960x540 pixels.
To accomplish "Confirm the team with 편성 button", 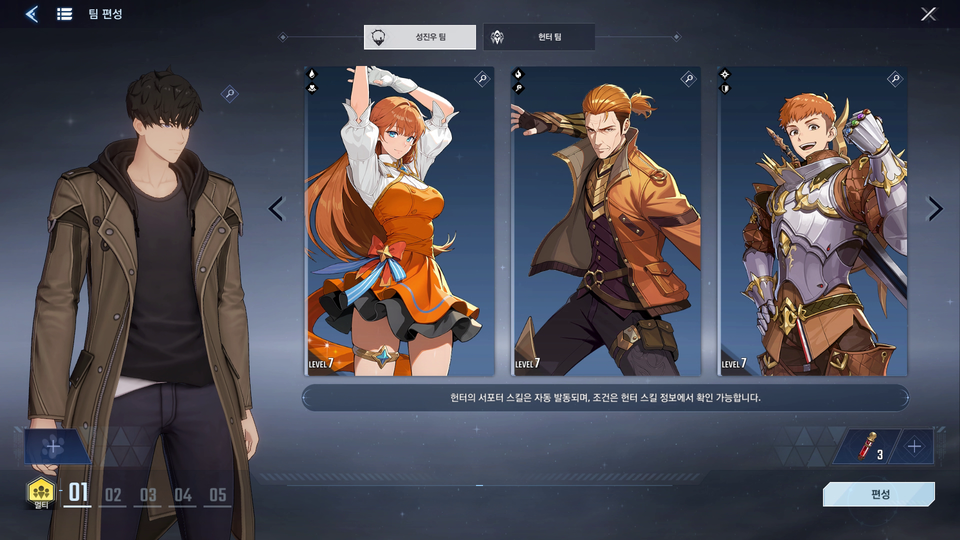I will click(x=879, y=494).
